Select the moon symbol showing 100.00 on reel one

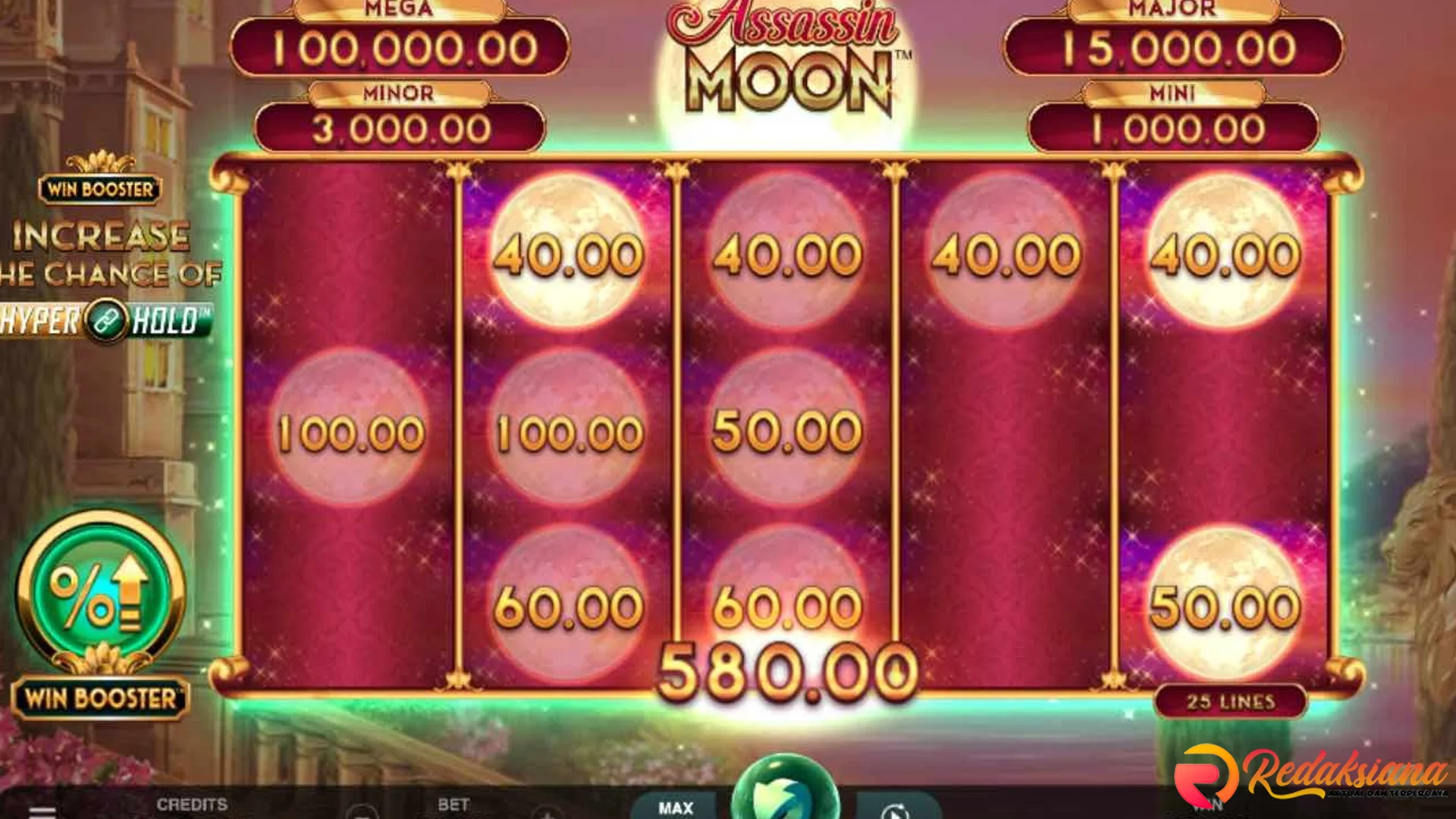coord(350,432)
